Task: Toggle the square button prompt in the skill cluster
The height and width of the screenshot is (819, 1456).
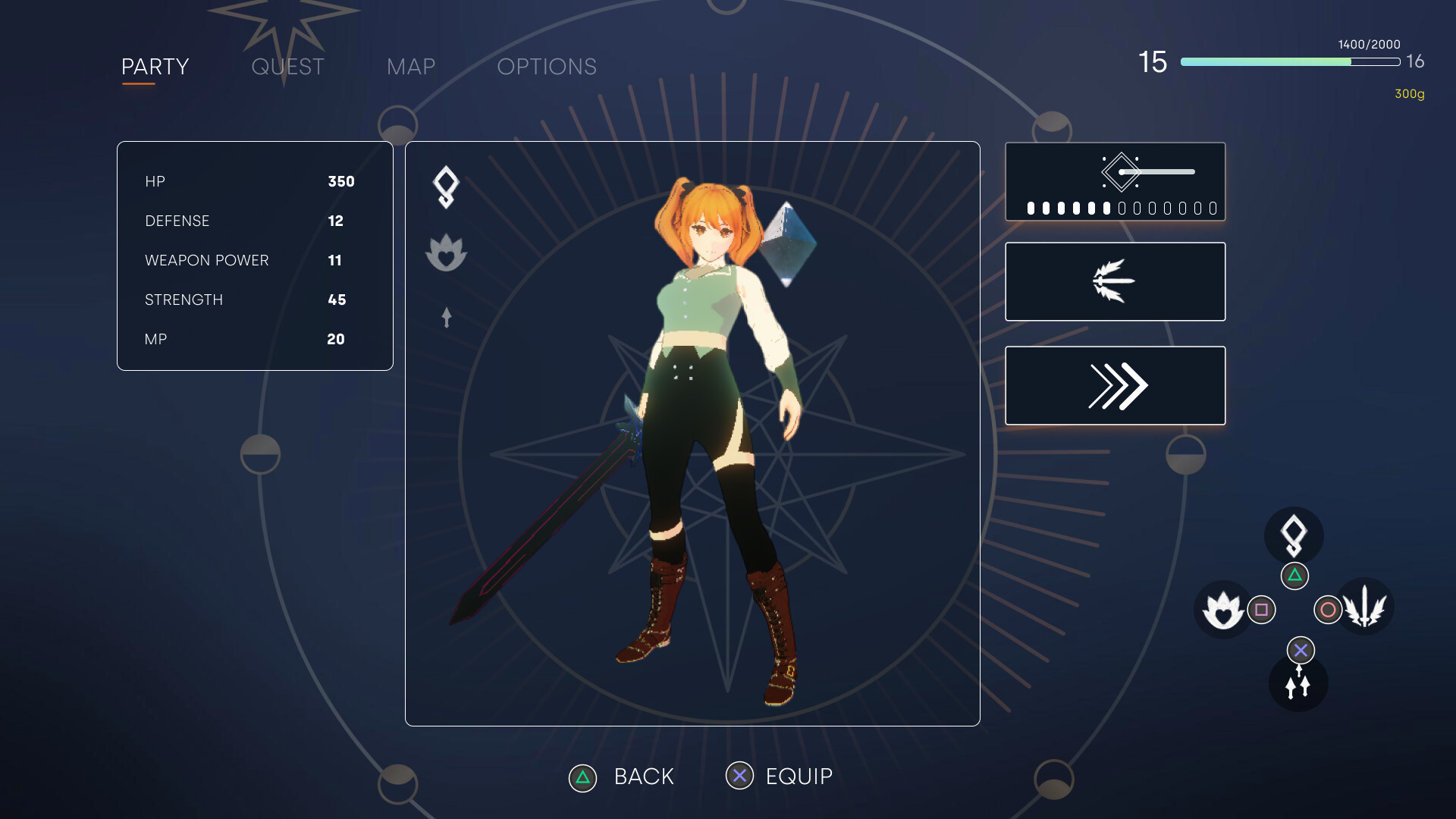Action: pos(1261,609)
